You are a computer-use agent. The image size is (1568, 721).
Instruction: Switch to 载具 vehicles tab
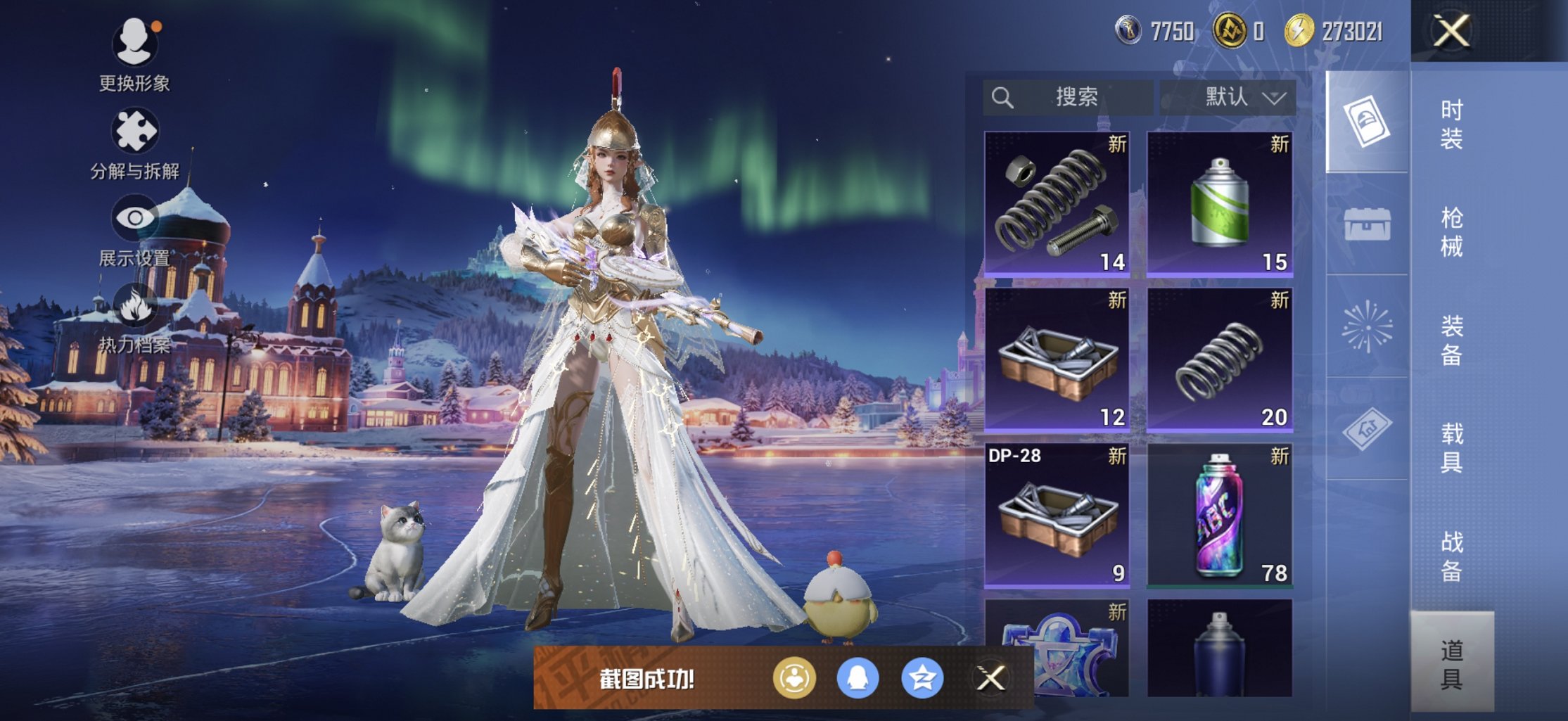point(1452,448)
